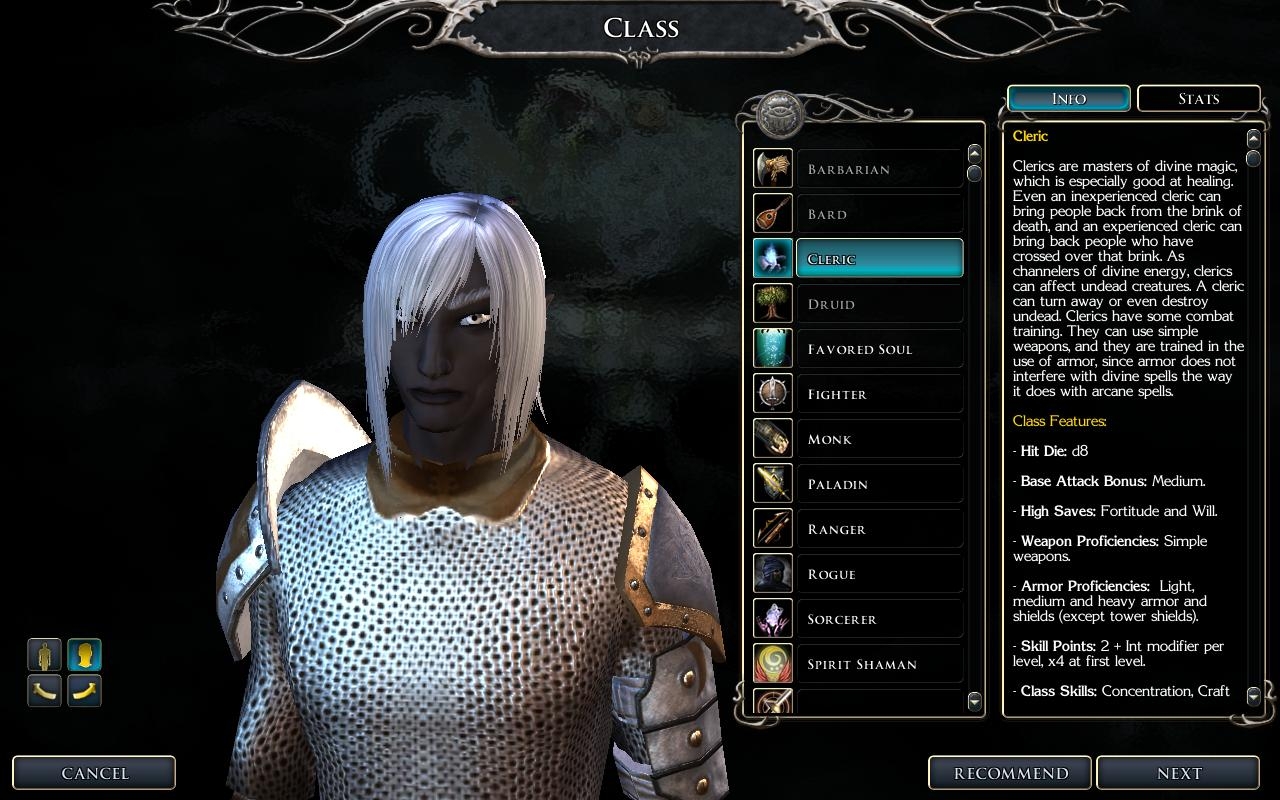The height and width of the screenshot is (800, 1280).
Task: Choose the Bard class entry
Action: tap(878, 214)
